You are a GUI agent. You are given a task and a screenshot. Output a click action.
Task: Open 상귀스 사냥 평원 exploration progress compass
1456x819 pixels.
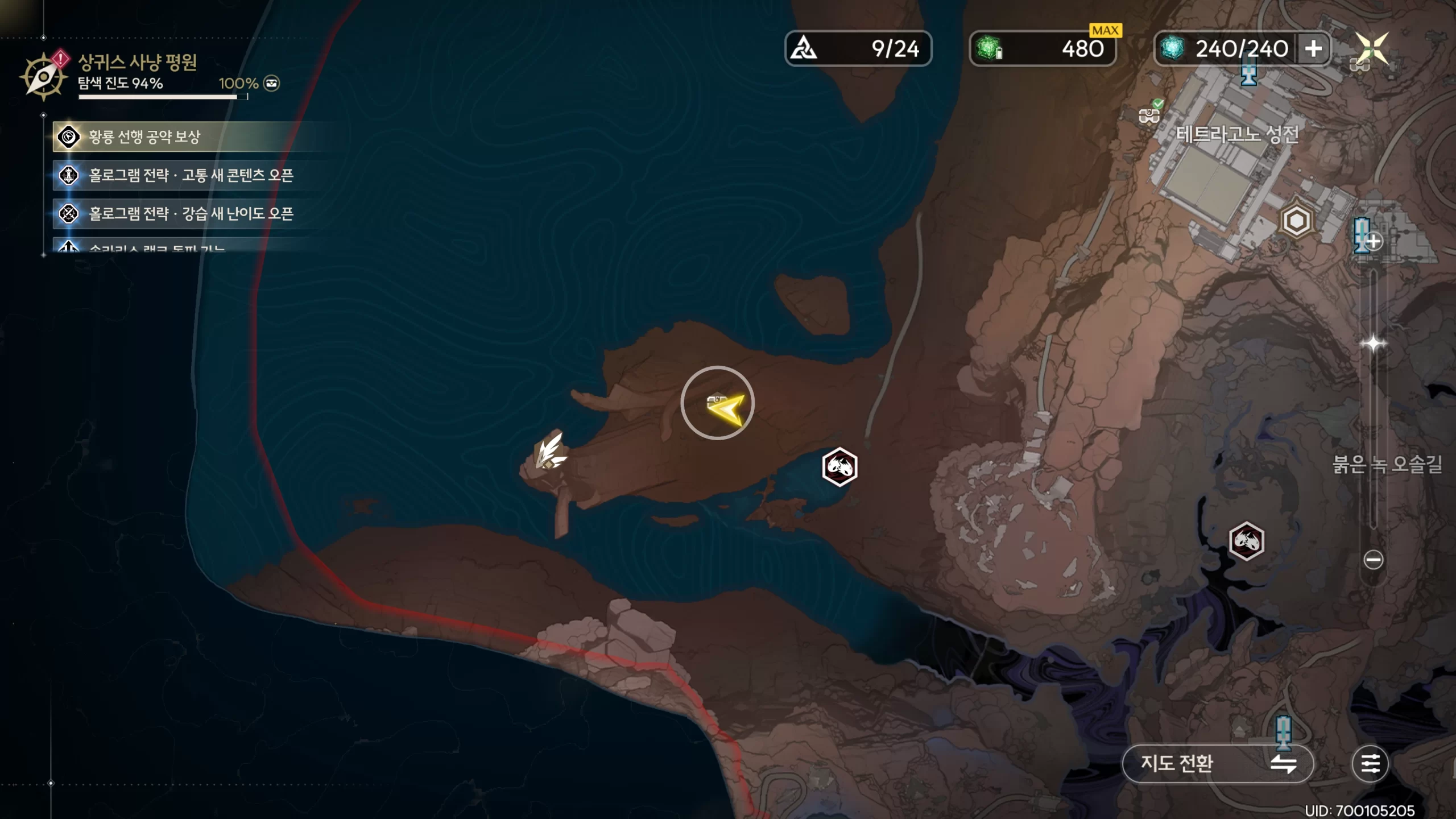pos(43,77)
